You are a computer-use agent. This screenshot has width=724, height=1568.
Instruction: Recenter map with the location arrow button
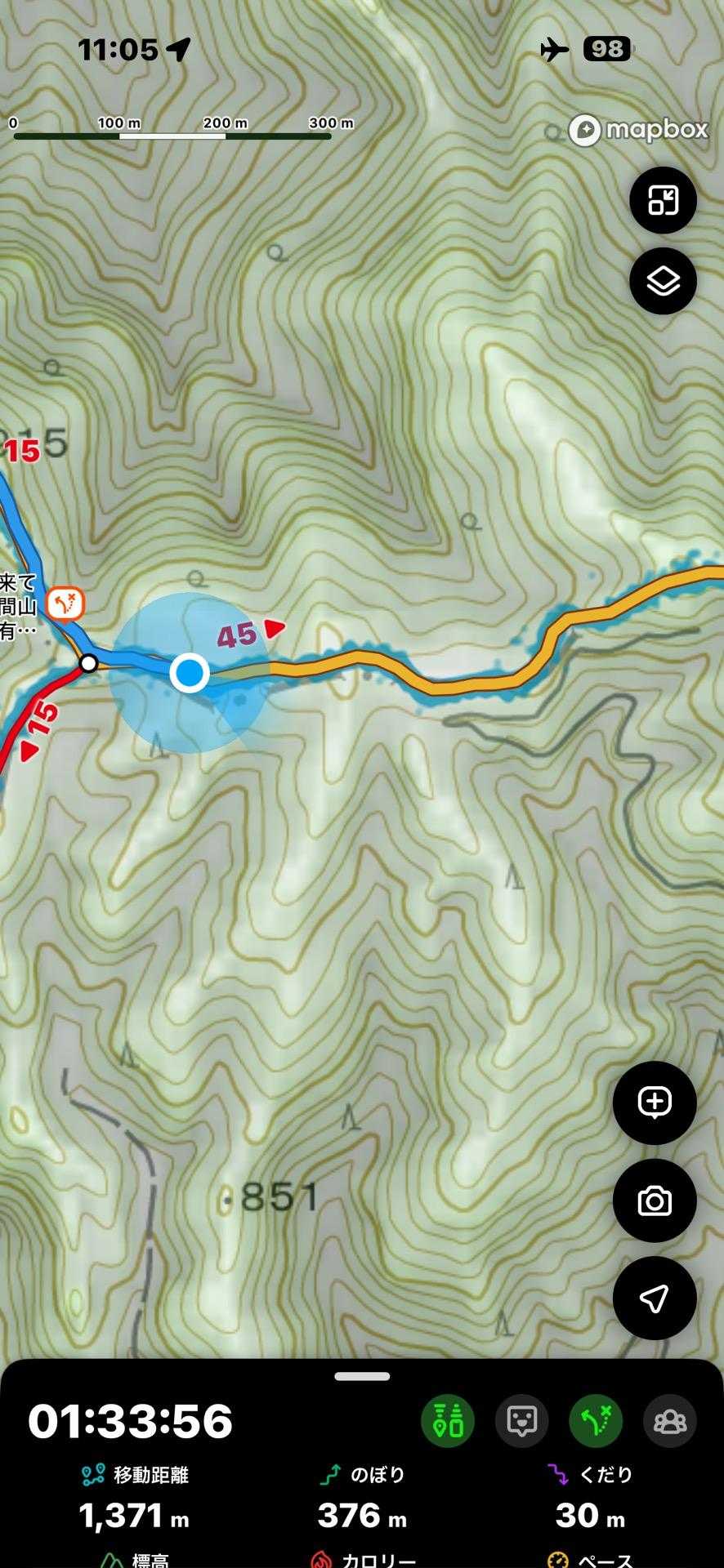(655, 1298)
